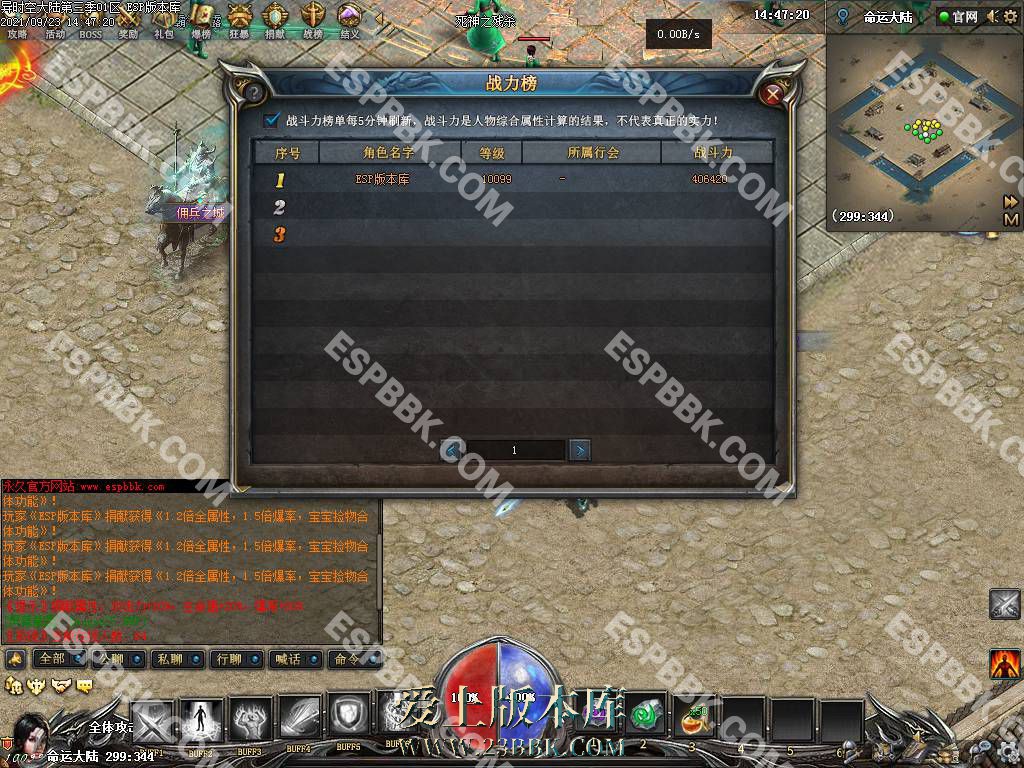This screenshot has height=768, width=1024.
Task: Open the 捐献 donation icon
Action: (275, 18)
